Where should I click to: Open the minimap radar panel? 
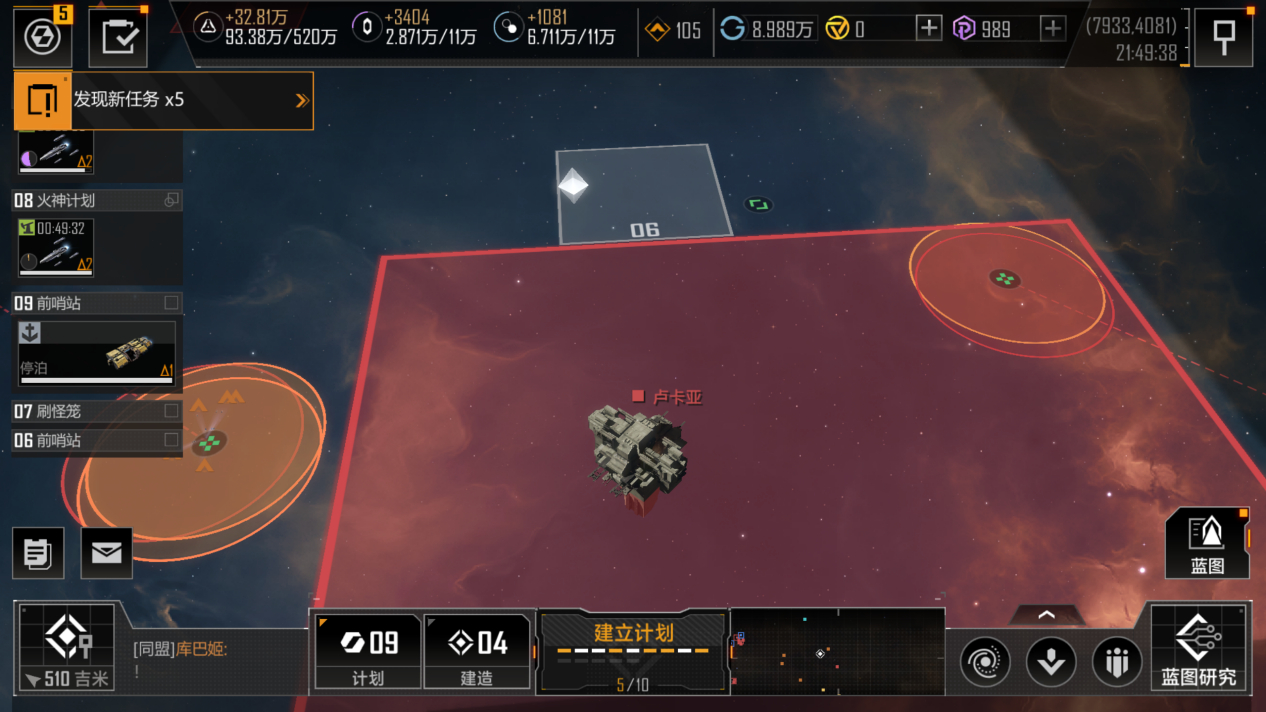click(837, 652)
